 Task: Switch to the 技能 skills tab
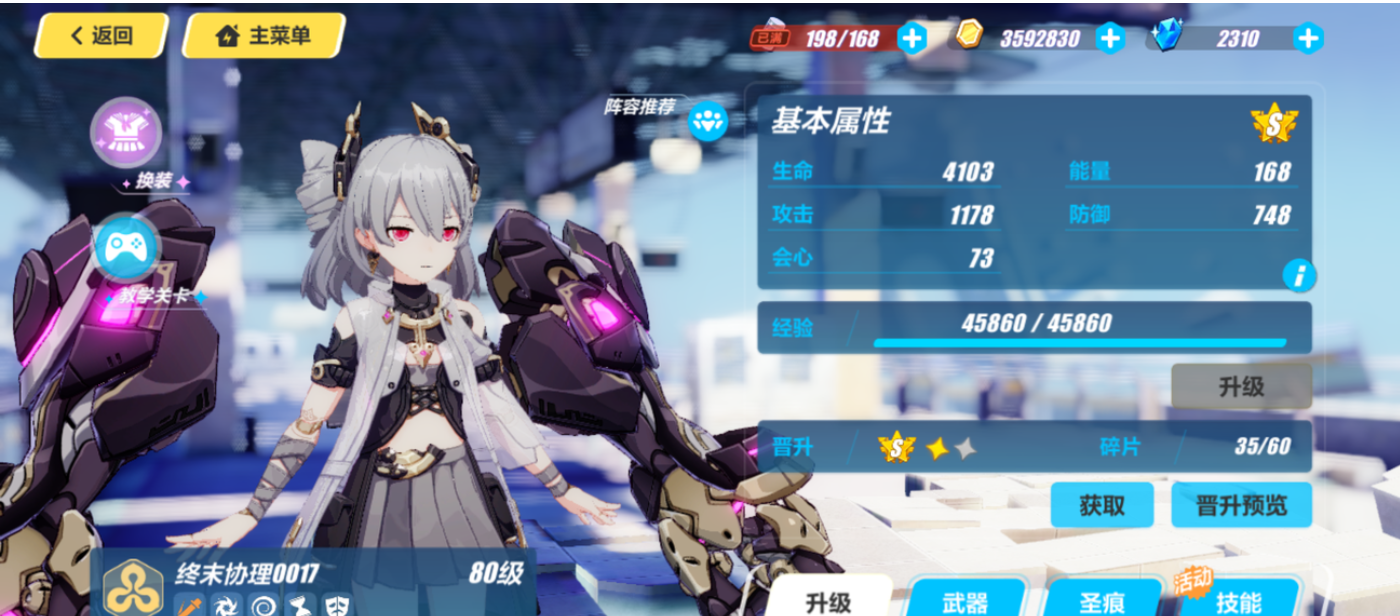(x=1239, y=601)
